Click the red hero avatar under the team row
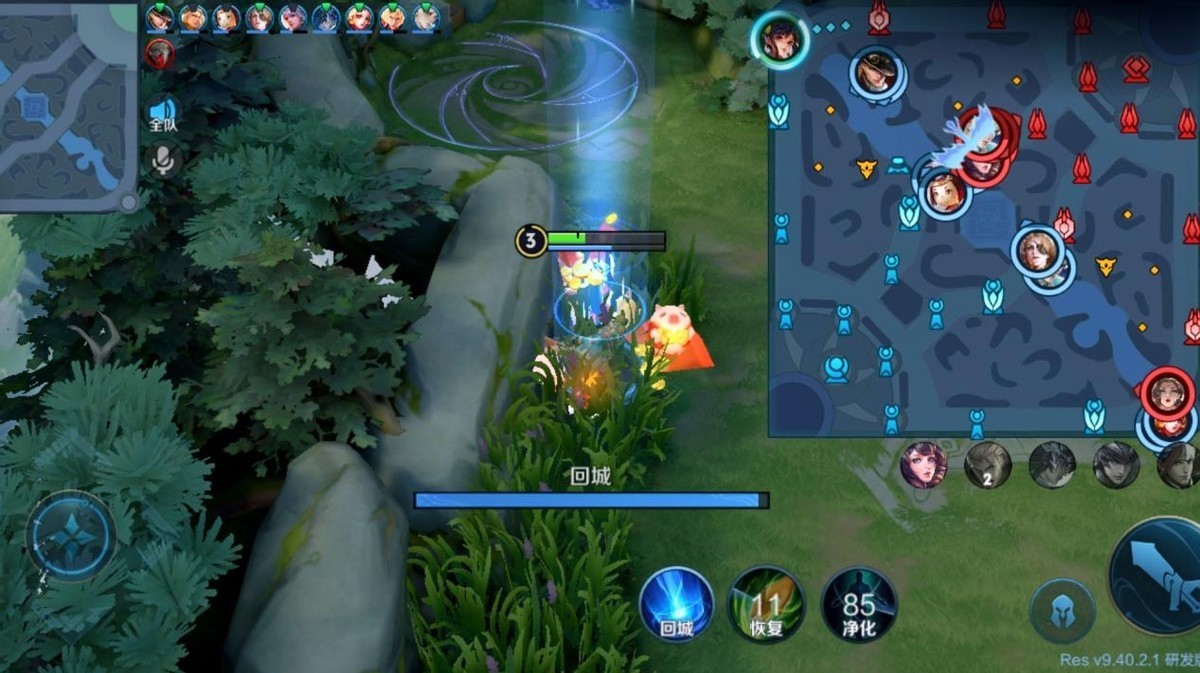This screenshot has height=673, width=1200. [159, 53]
